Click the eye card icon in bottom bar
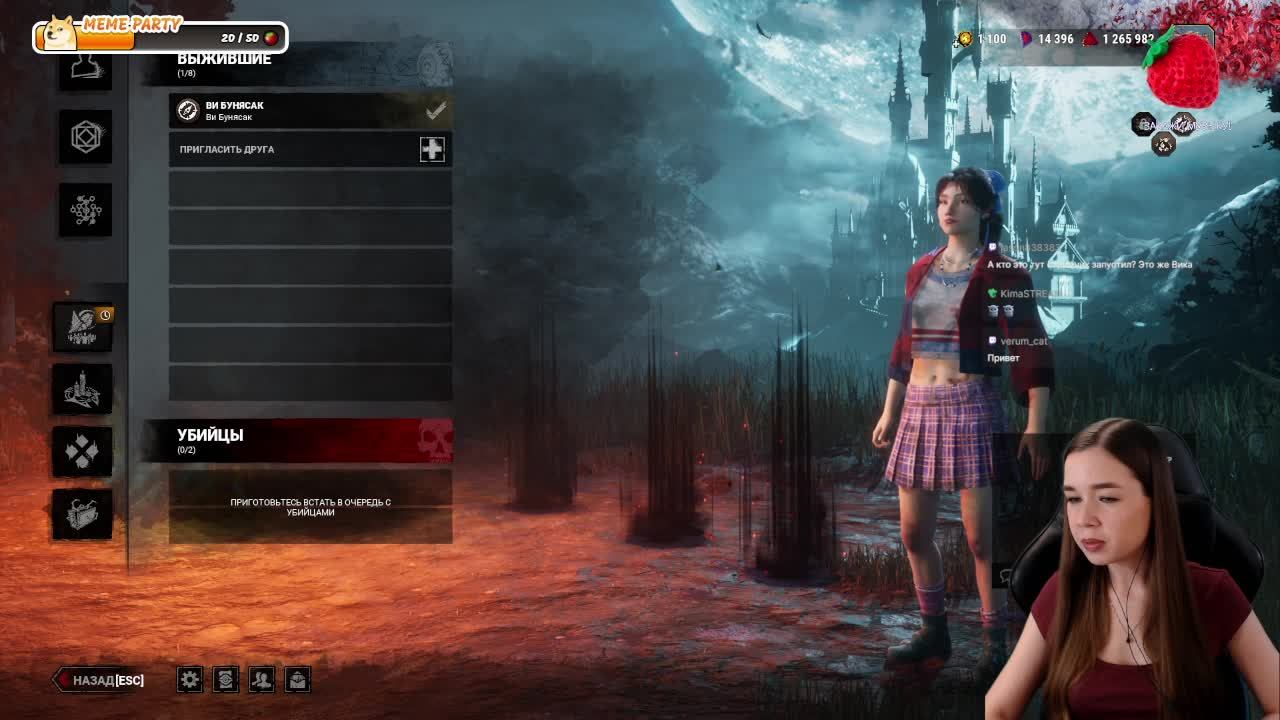1280x720 pixels. [226, 680]
